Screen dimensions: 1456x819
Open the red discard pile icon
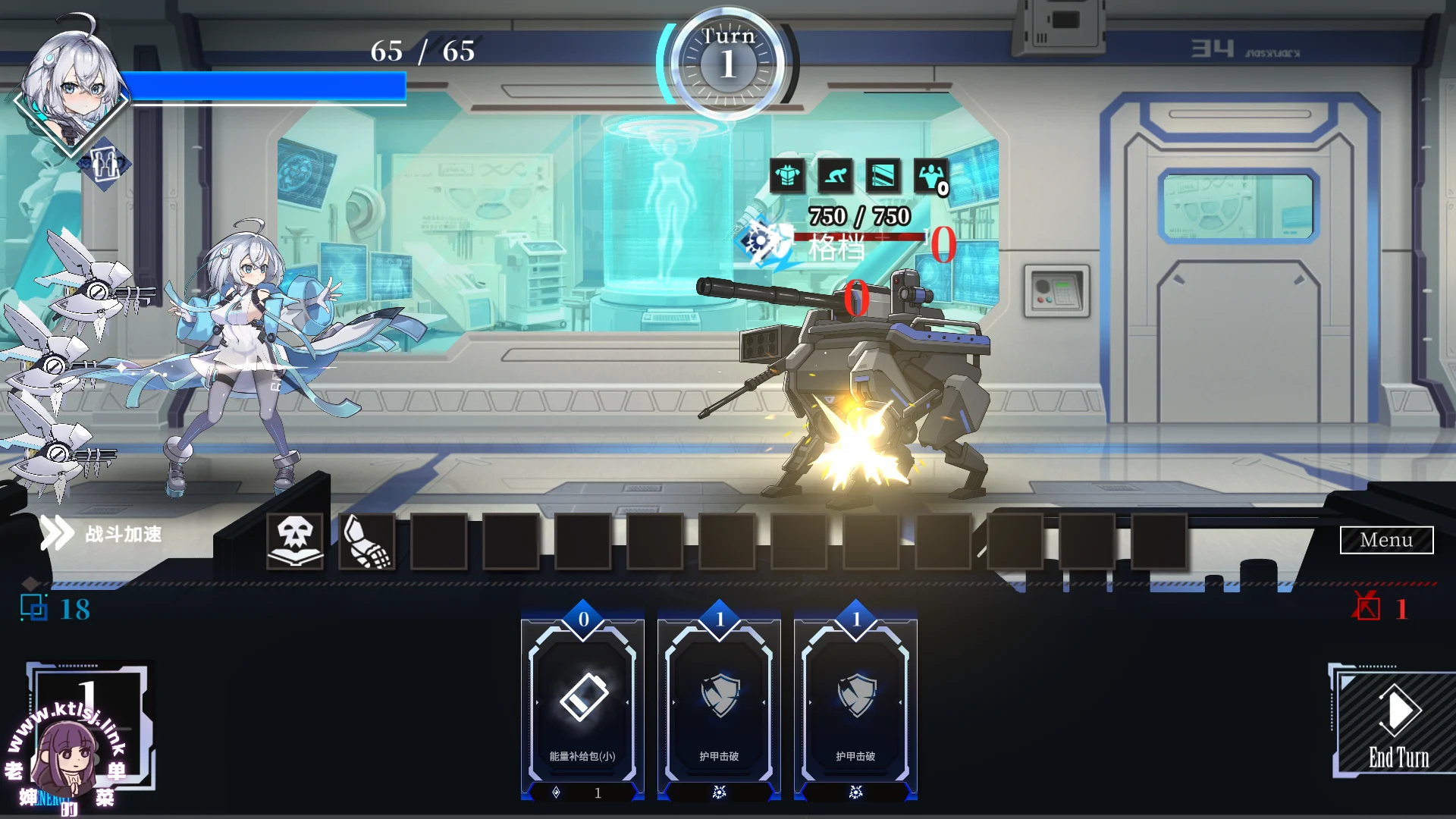[1367, 607]
